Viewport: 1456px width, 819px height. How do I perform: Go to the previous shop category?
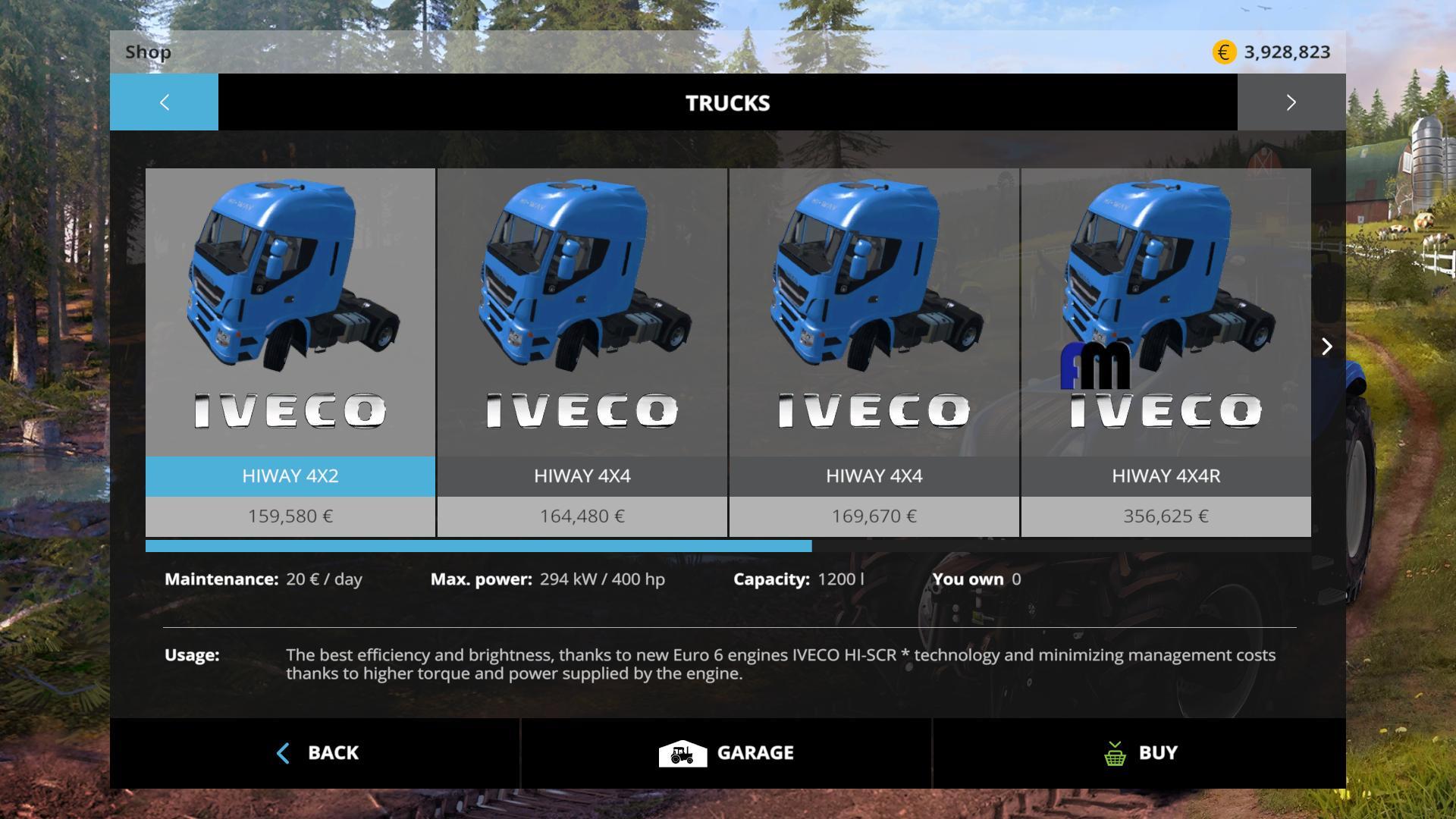pyautogui.click(x=164, y=102)
